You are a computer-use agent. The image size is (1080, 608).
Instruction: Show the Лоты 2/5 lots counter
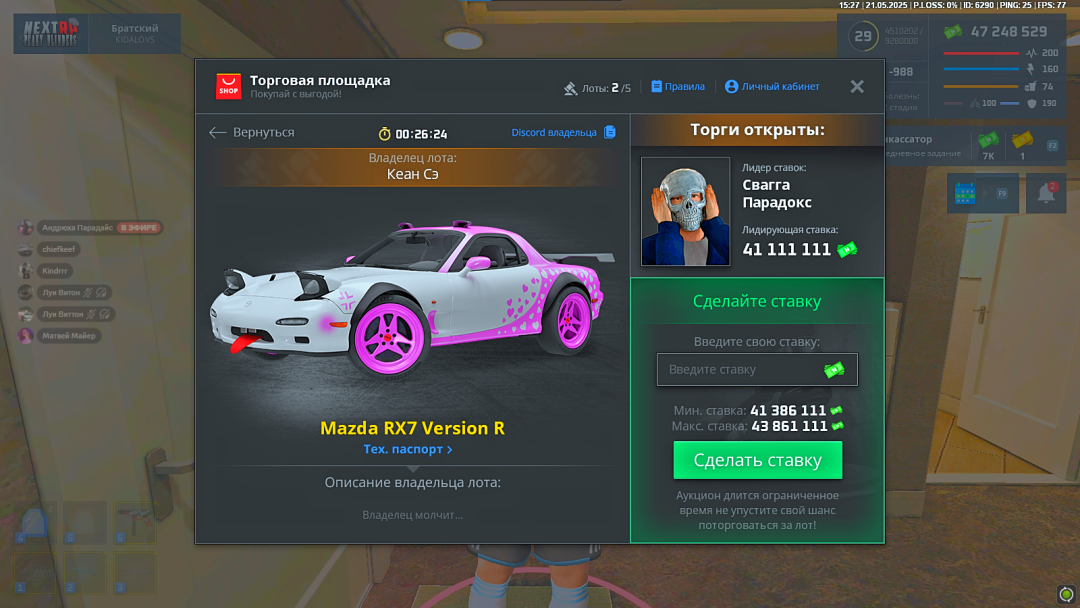tap(598, 88)
